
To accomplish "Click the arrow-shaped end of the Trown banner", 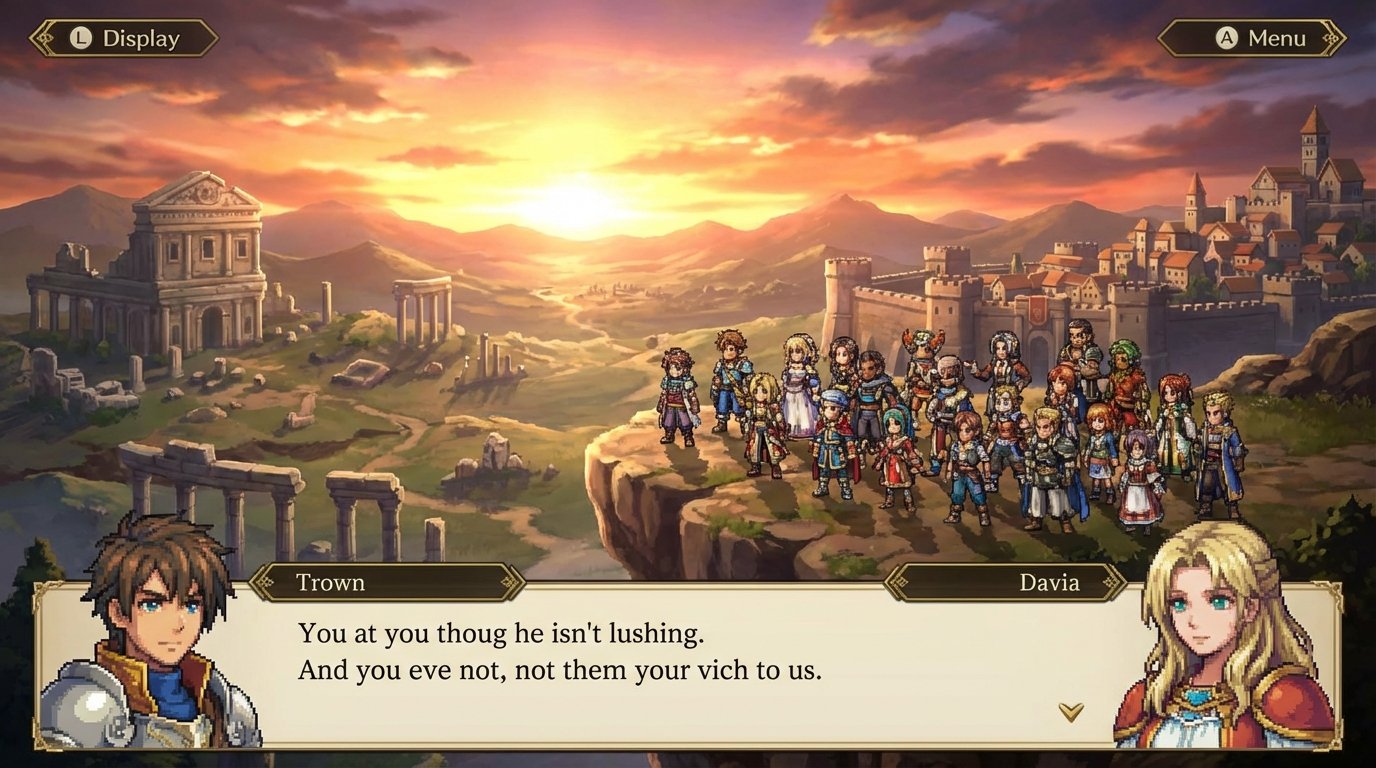I will coord(516,582).
